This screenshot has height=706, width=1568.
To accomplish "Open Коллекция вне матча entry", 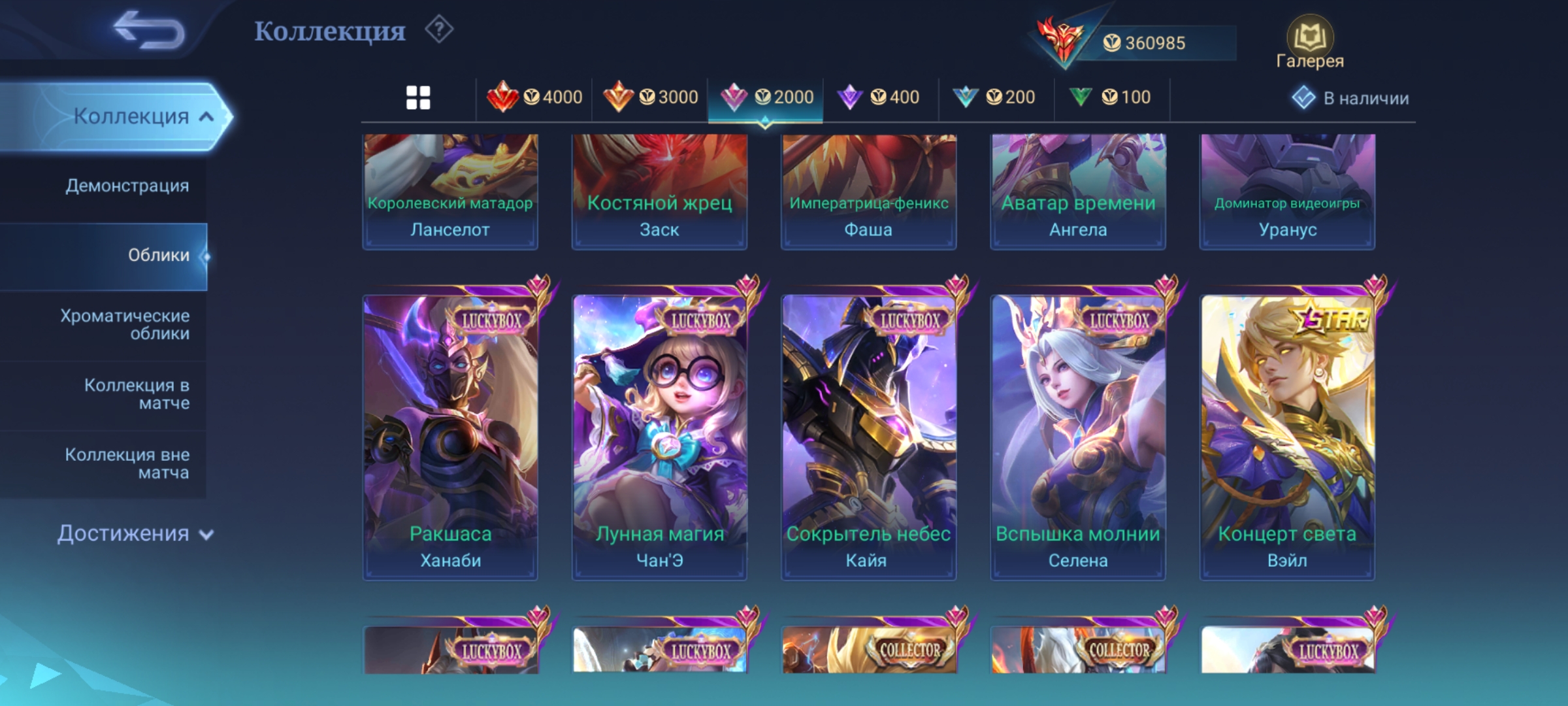I will click(x=127, y=463).
